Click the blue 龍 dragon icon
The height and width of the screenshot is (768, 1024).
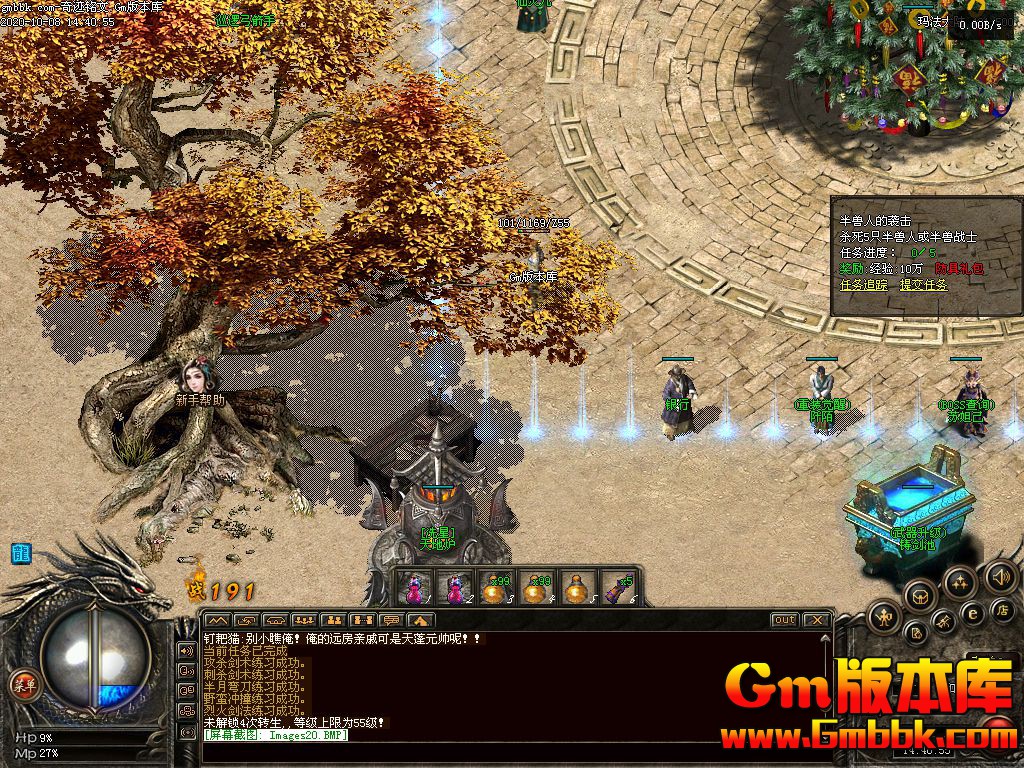point(20,553)
